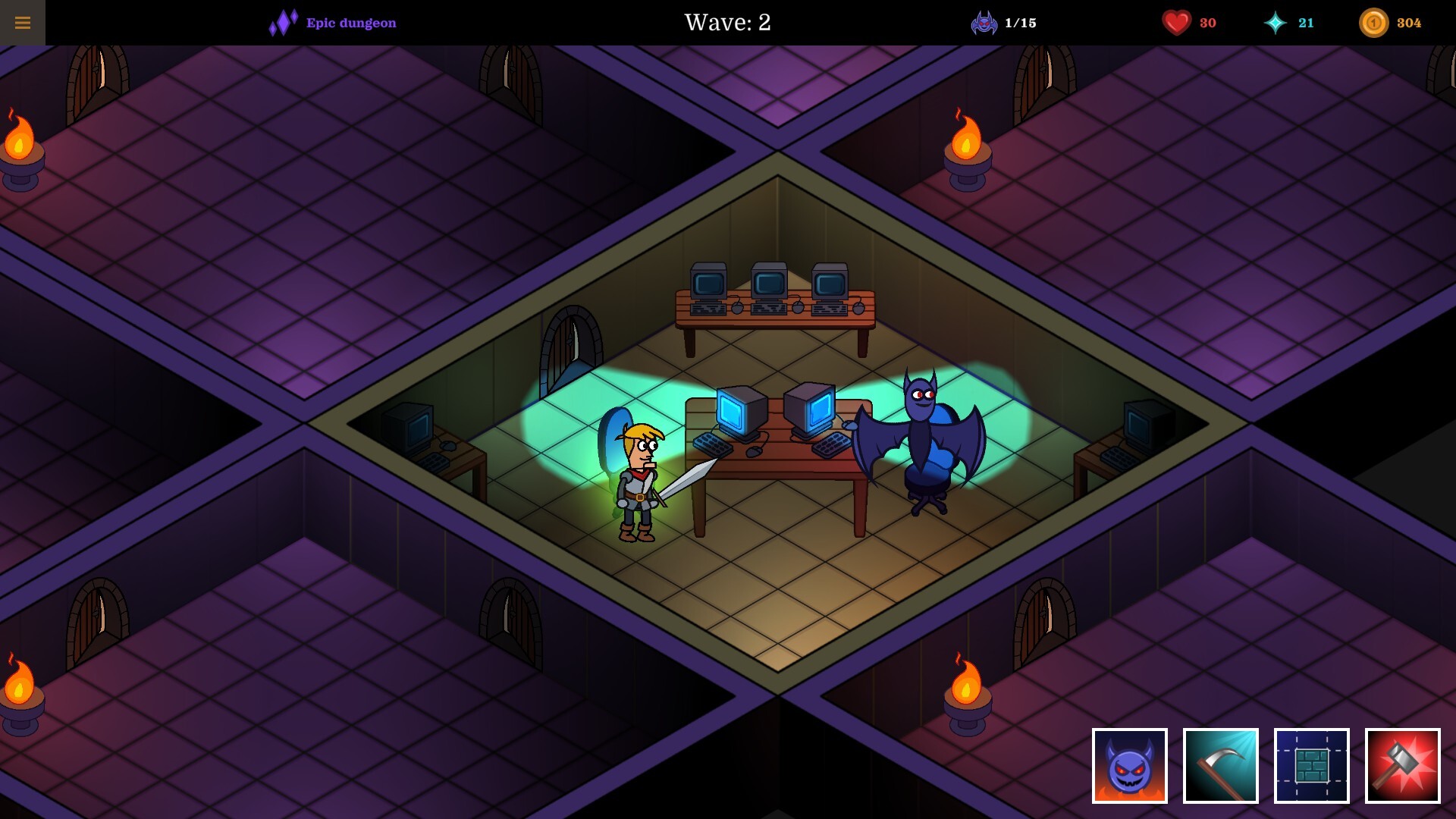This screenshot has width=1456, height=819.
Task: Click the Wave: 2 counter
Action: (726, 23)
